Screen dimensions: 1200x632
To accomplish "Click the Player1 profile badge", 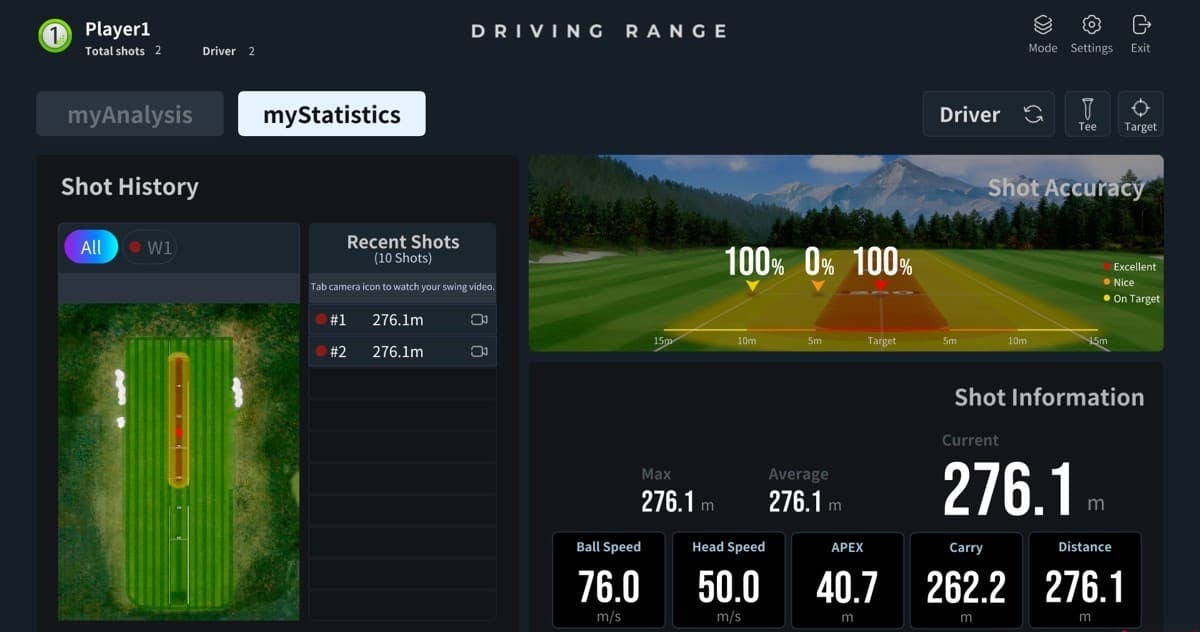I will tap(55, 36).
